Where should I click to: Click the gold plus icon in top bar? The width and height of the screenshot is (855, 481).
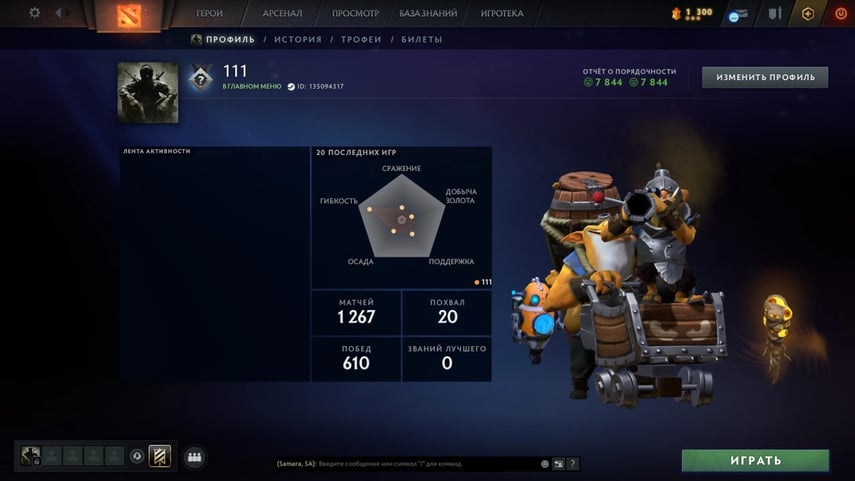(x=808, y=14)
